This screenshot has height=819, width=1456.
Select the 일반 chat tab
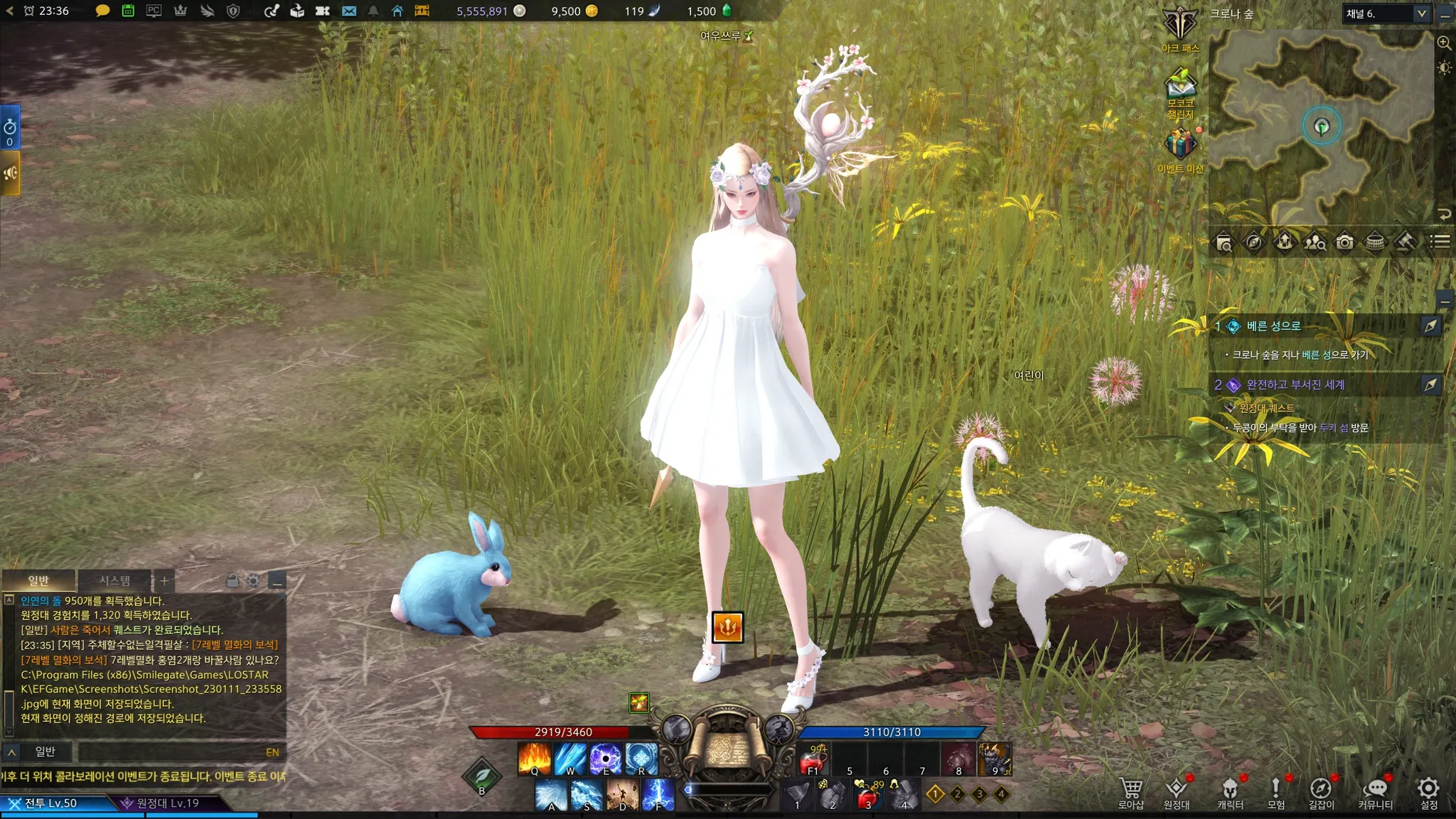tap(38, 581)
